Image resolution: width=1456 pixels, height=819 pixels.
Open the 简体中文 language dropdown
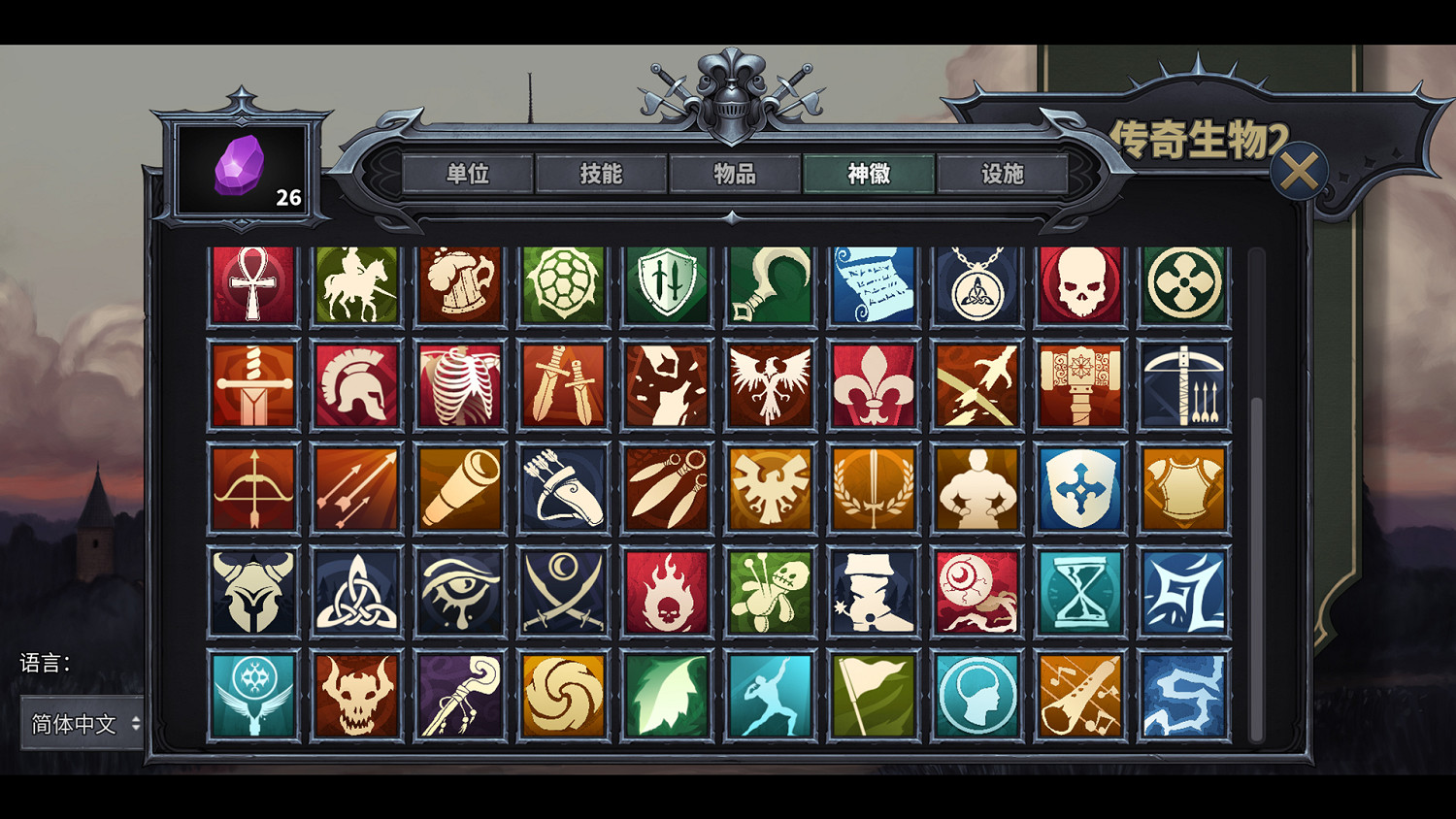[x=82, y=724]
